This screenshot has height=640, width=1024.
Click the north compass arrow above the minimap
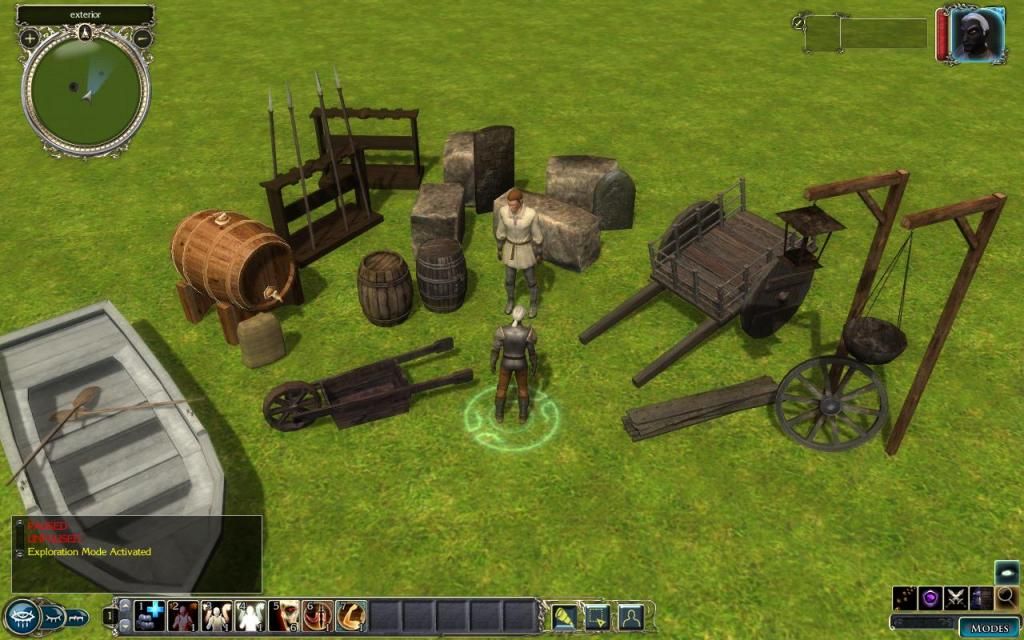point(86,32)
